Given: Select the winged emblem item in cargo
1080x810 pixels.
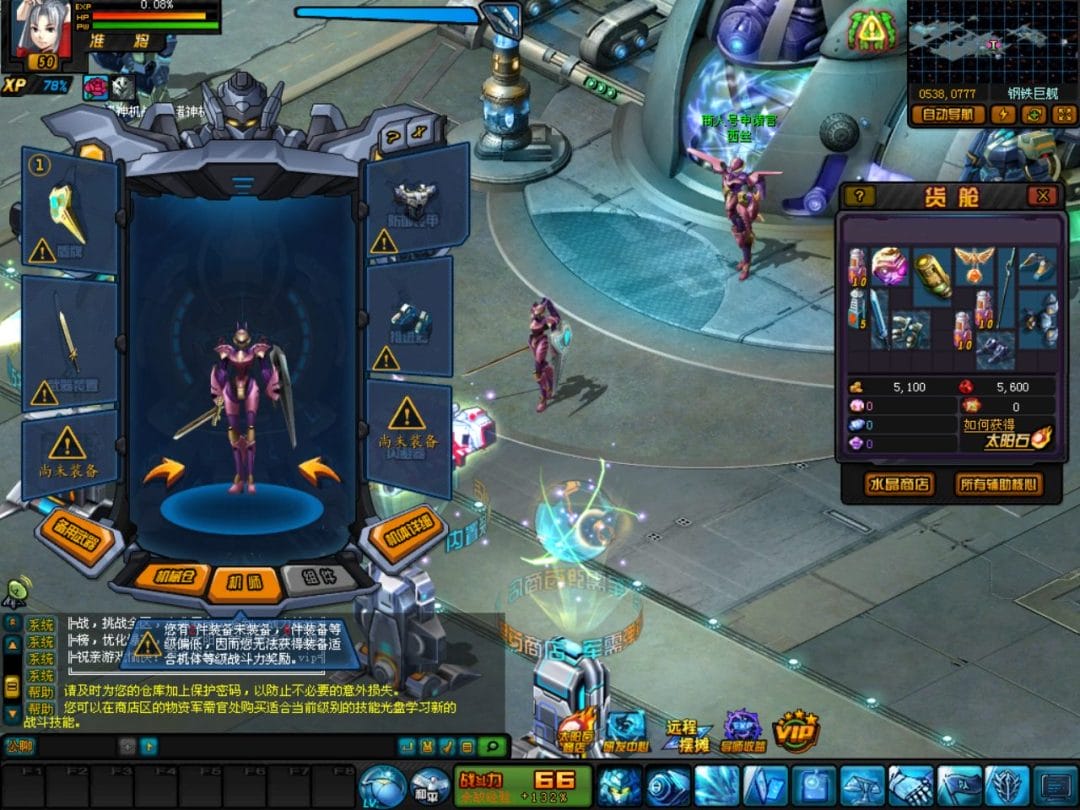Looking at the screenshot, I should (973, 266).
